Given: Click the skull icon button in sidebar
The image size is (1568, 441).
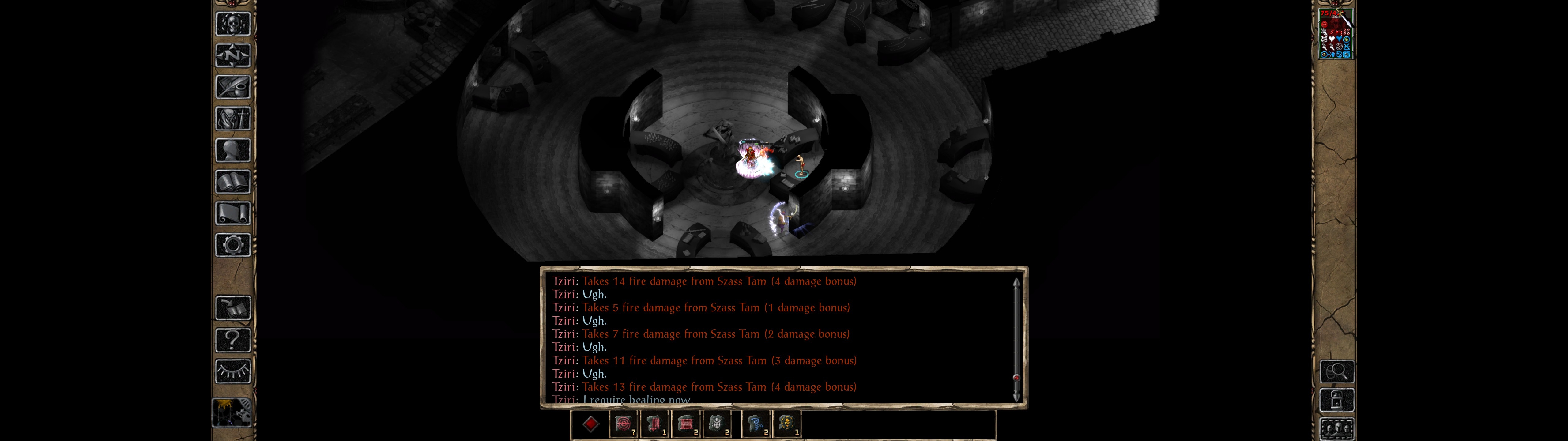Looking at the screenshot, I should click(x=233, y=24).
